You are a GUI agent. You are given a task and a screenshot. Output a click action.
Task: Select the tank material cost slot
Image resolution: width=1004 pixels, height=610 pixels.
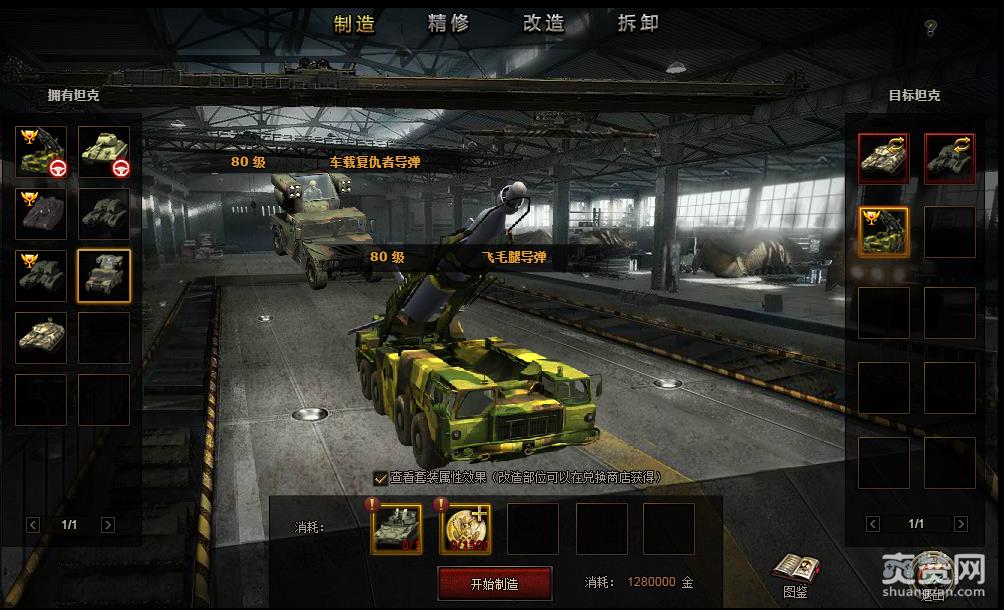coord(396,529)
